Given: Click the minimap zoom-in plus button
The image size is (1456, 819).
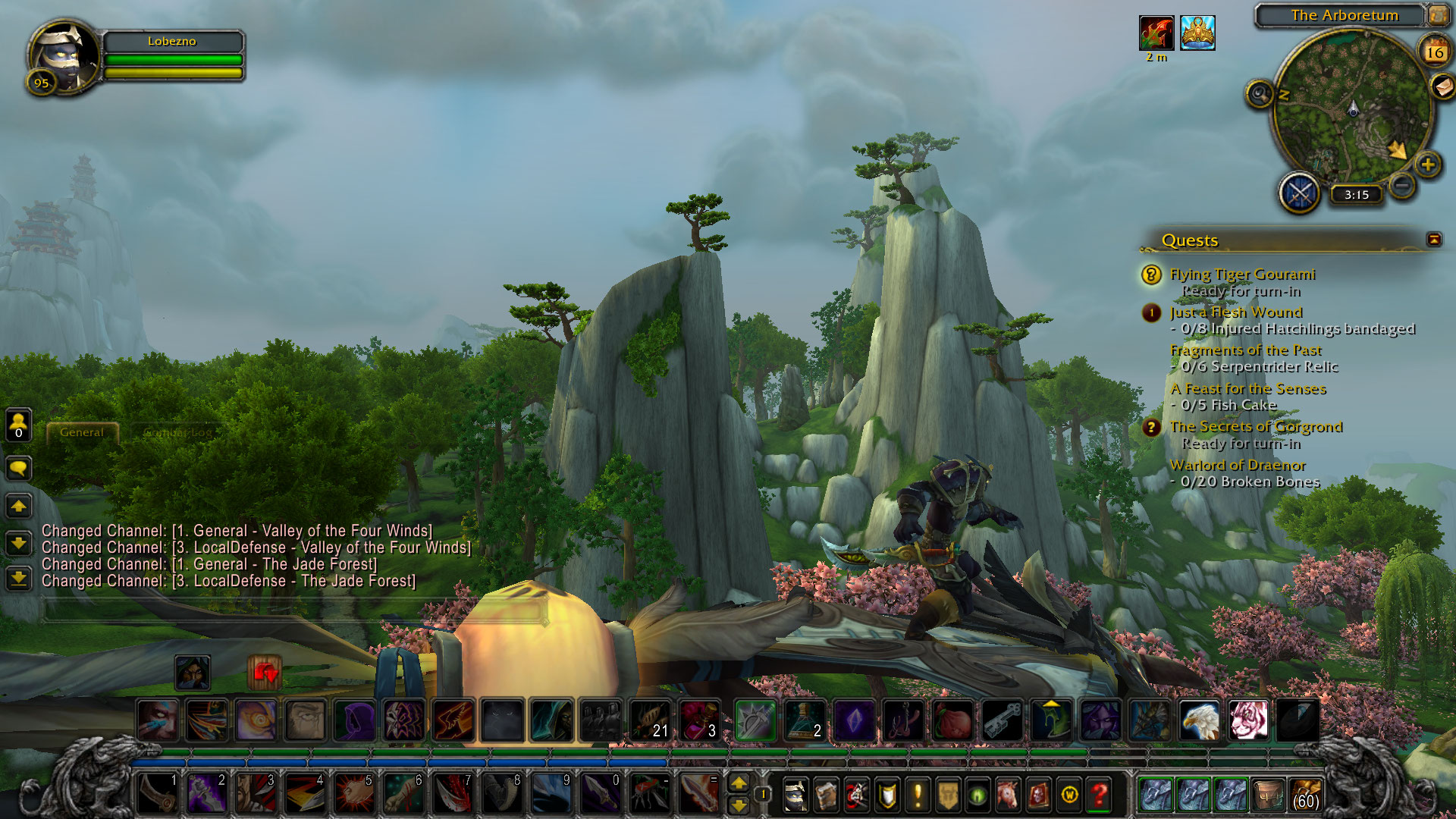Looking at the screenshot, I should click(x=1427, y=164).
